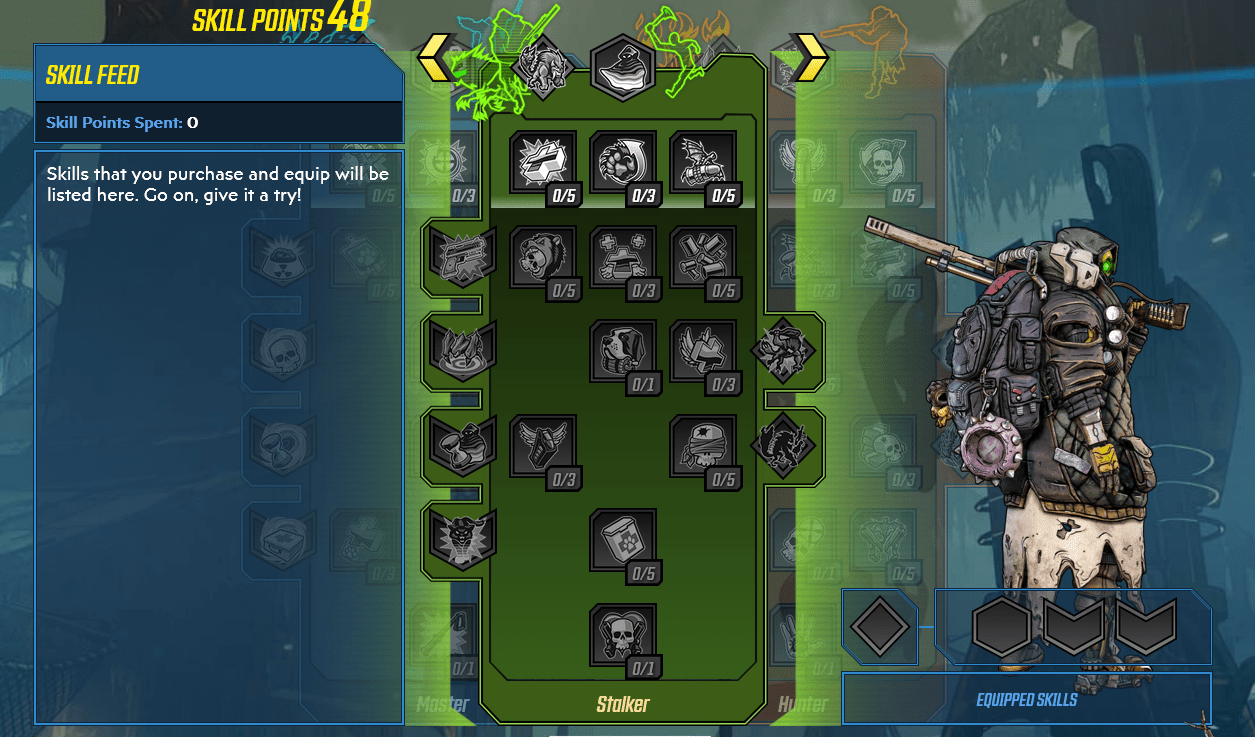The height and width of the screenshot is (737, 1255).
Task: Select the bear head skill icon
Action: [x=543, y=258]
